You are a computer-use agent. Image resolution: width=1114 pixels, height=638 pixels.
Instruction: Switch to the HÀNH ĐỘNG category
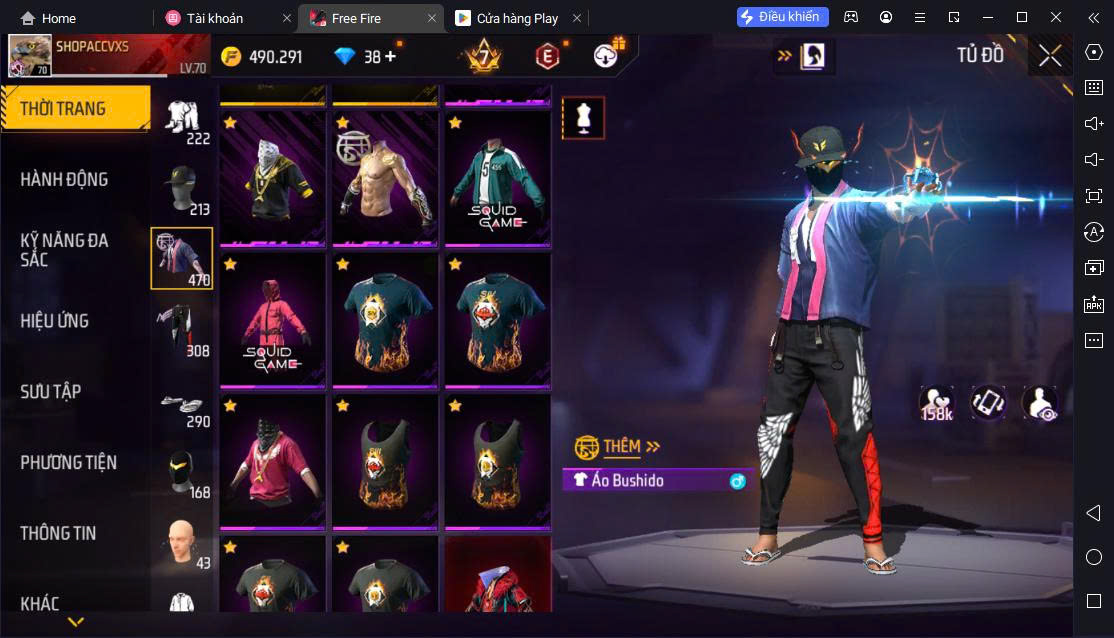pos(65,180)
